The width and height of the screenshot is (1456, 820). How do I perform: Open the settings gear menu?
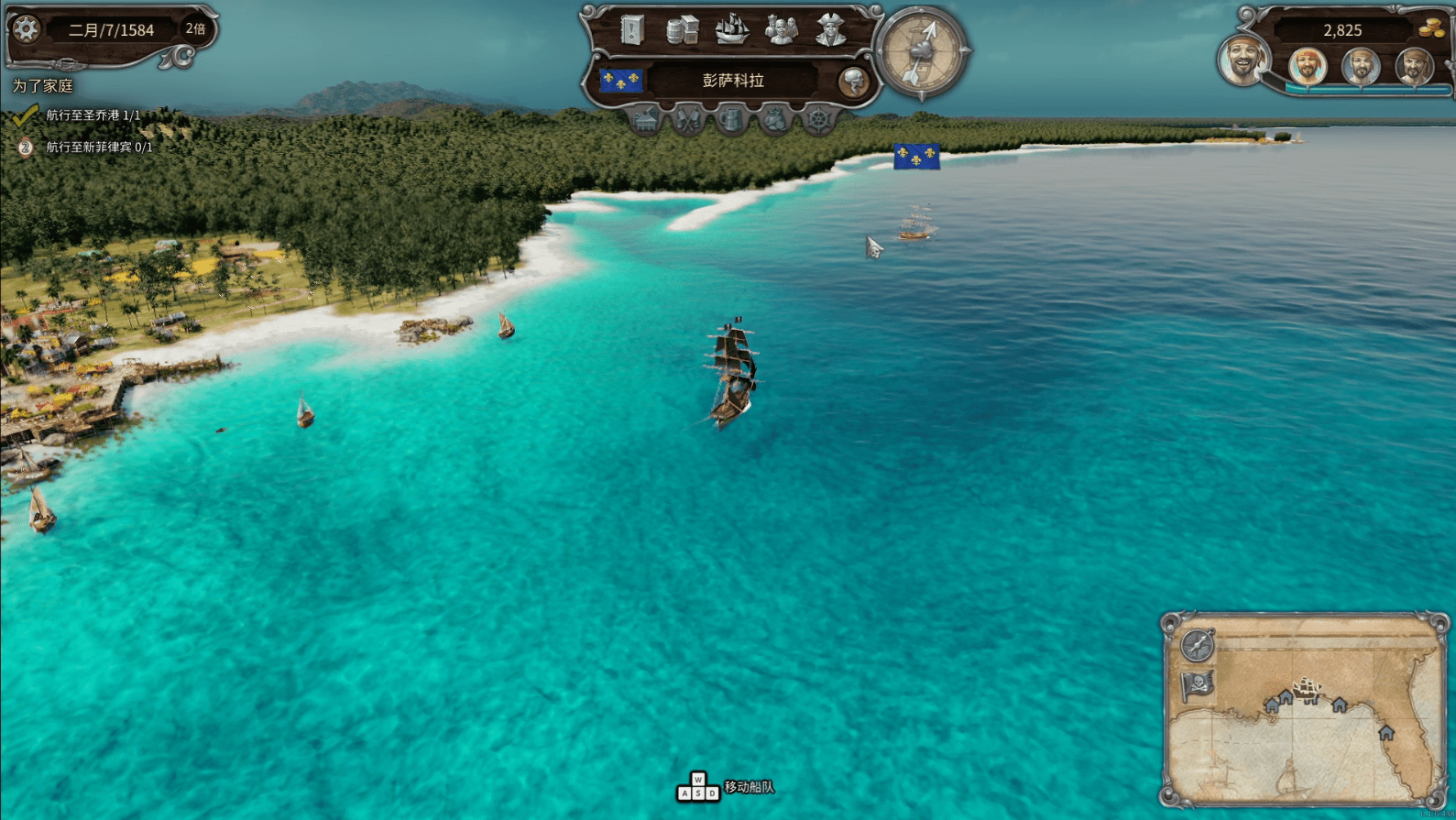pos(24,29)
